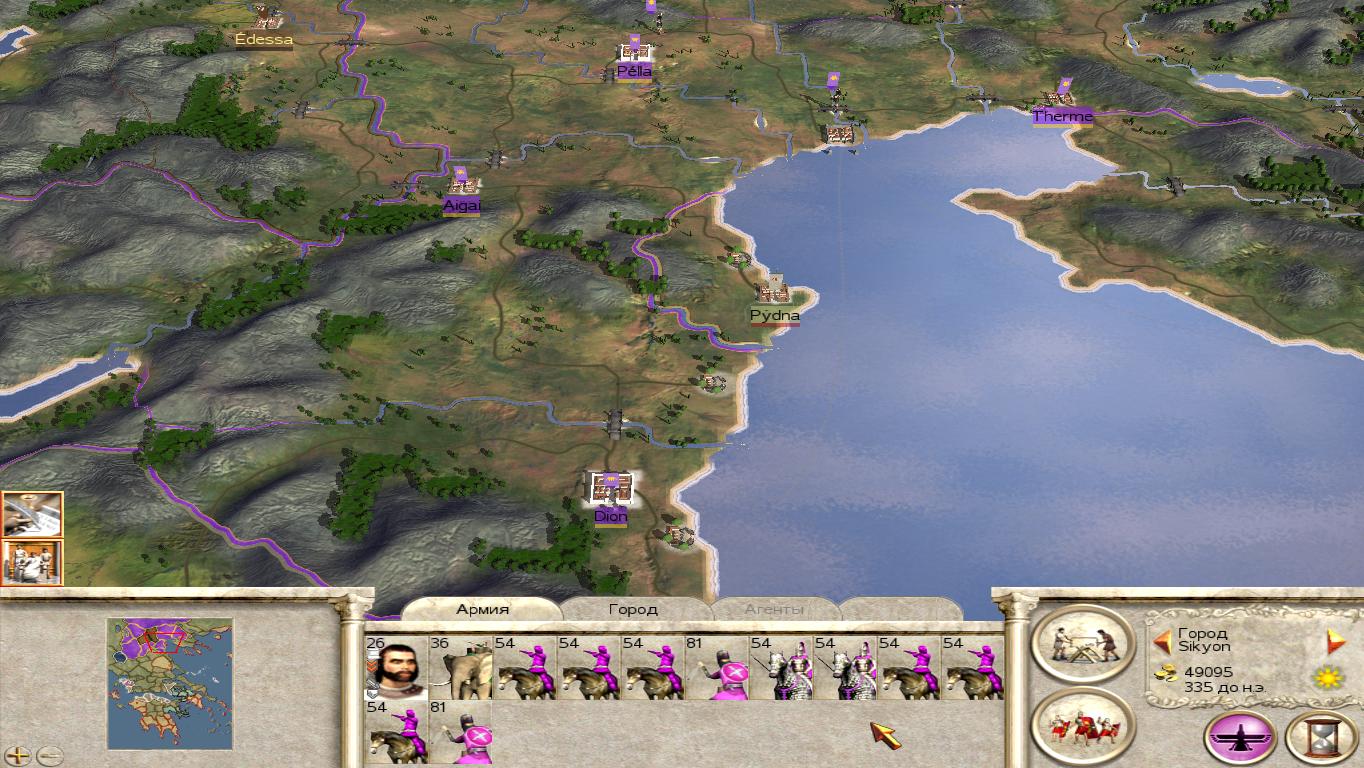Open the construction panel with the carpenters icon

click(x=1083, y=643)
